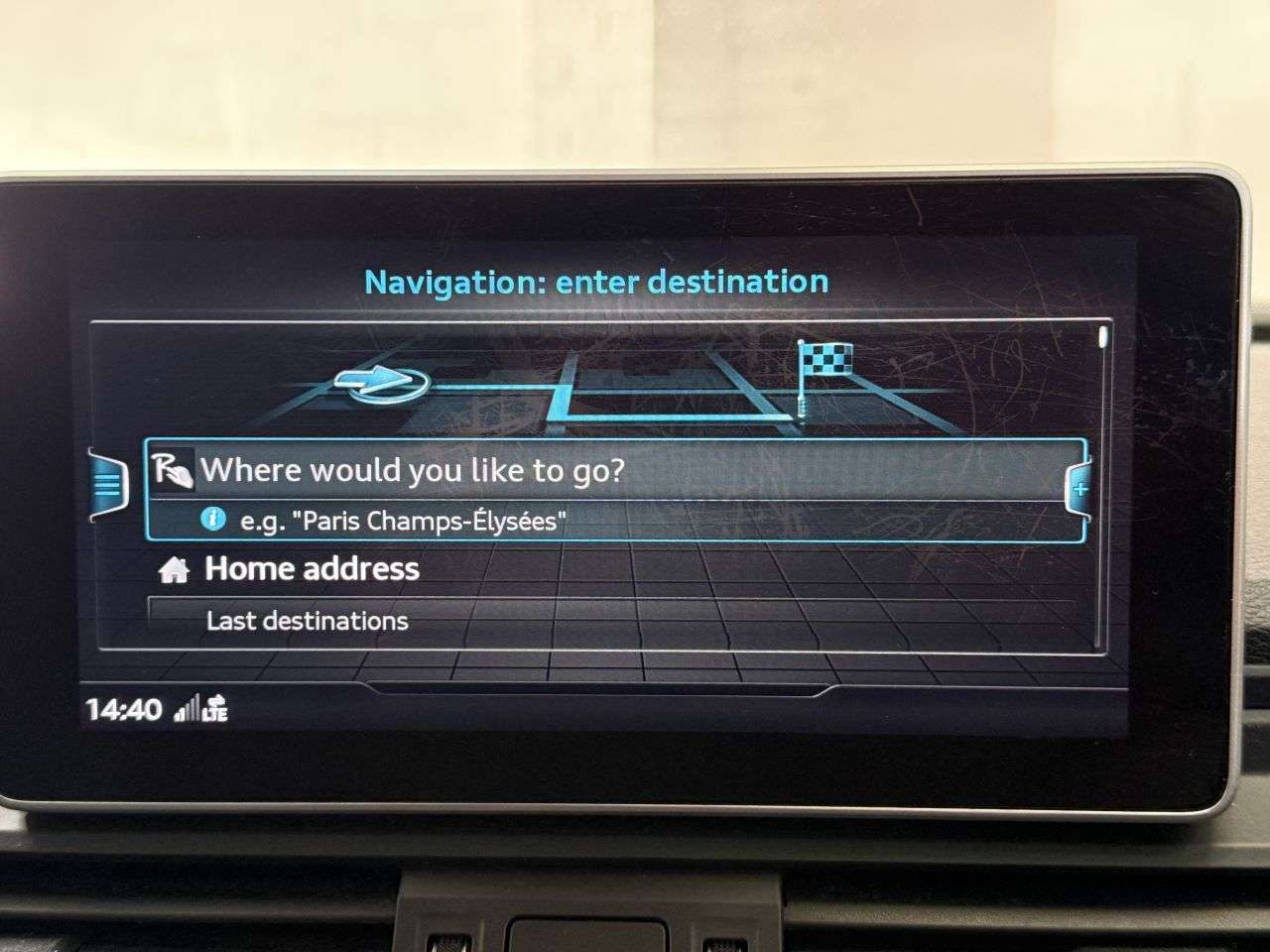Open the Last destinations list

coord(308,622)
